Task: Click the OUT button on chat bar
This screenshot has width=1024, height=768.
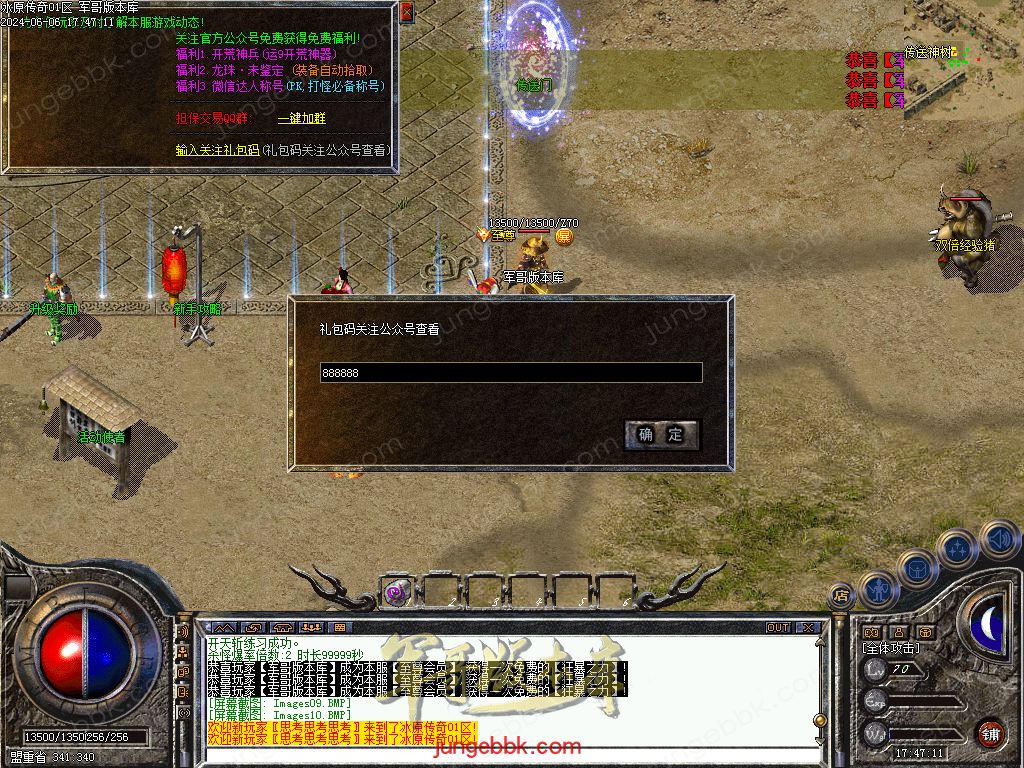Action: 778,628
